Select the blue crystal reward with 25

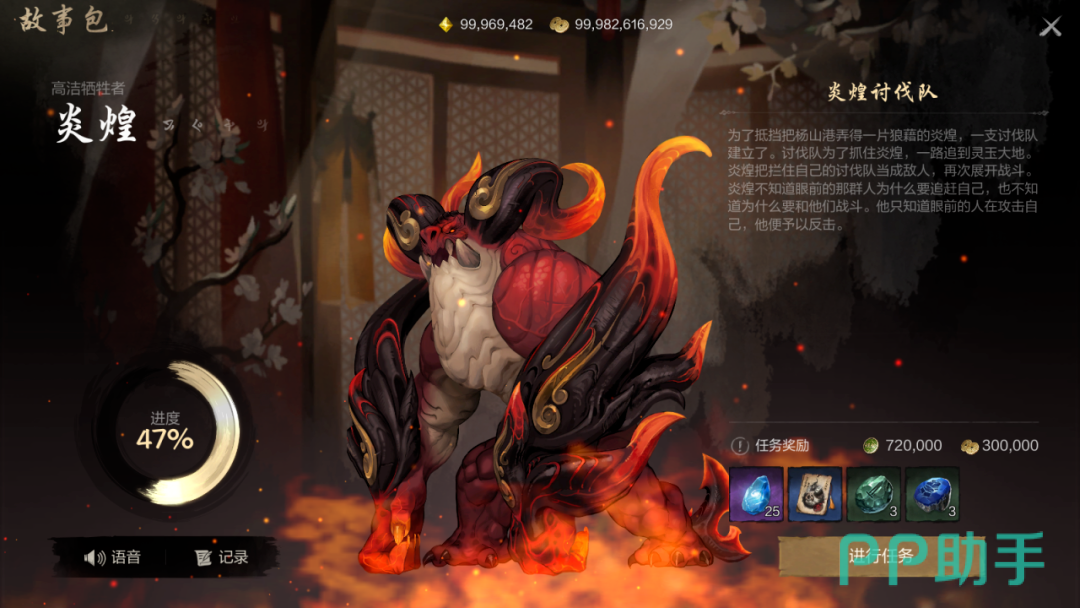(x=756, y=494)
